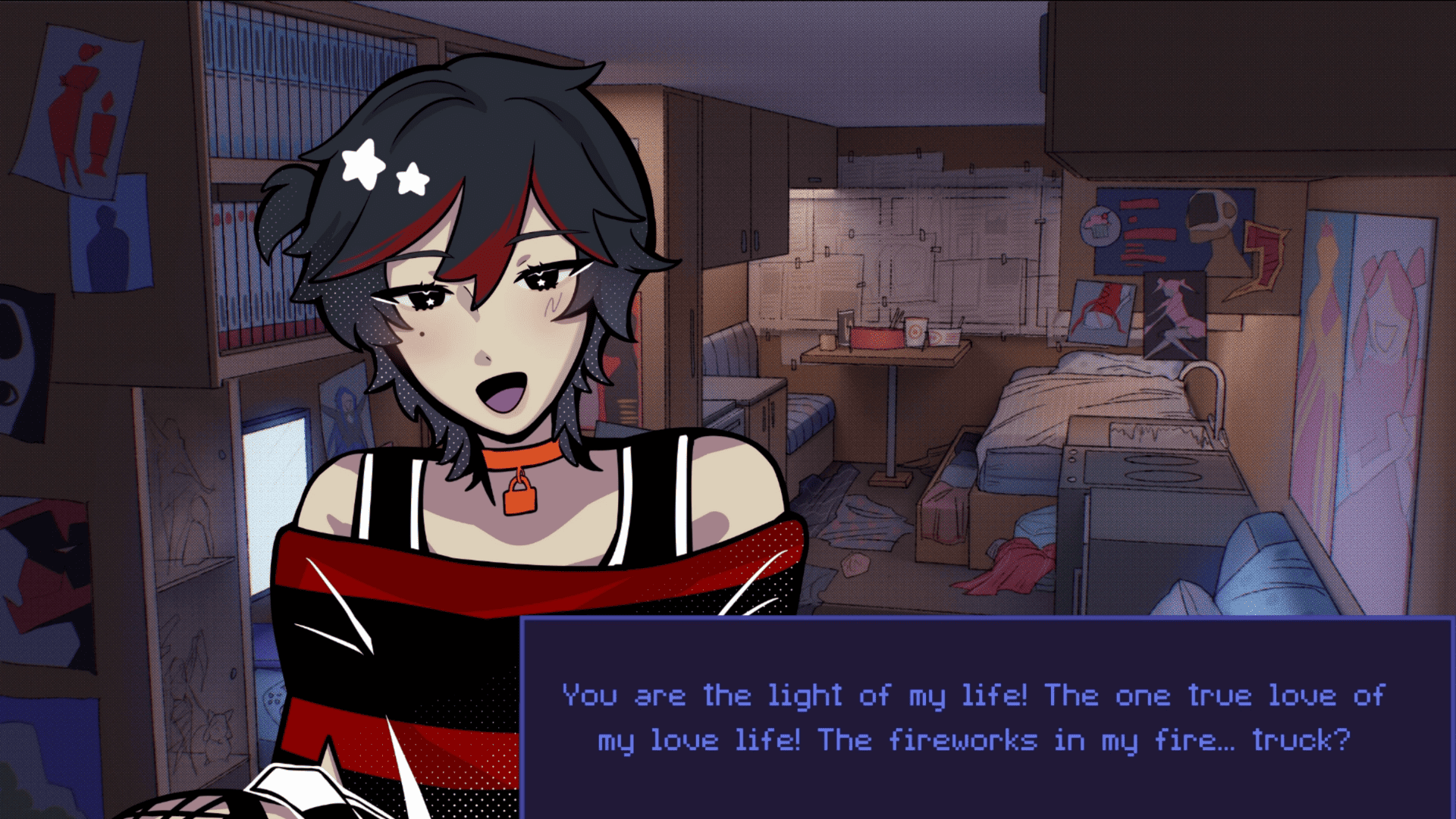The width and height of the screenshot is (1456, 819).
Task: Click the ramen bowl on the table
Action: 877,337
